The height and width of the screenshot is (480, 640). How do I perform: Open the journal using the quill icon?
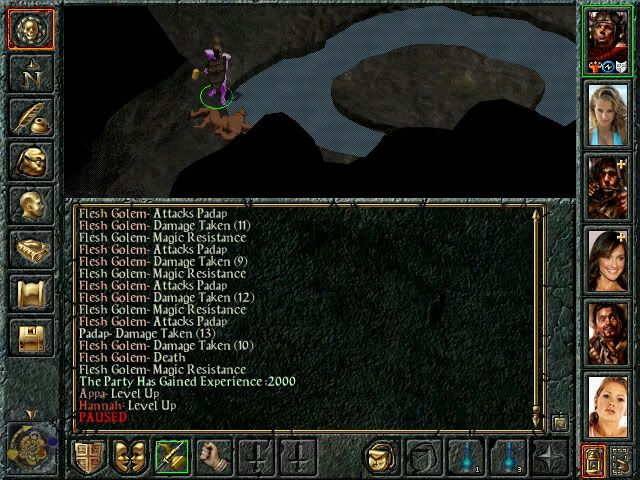[x=29, y=117]
